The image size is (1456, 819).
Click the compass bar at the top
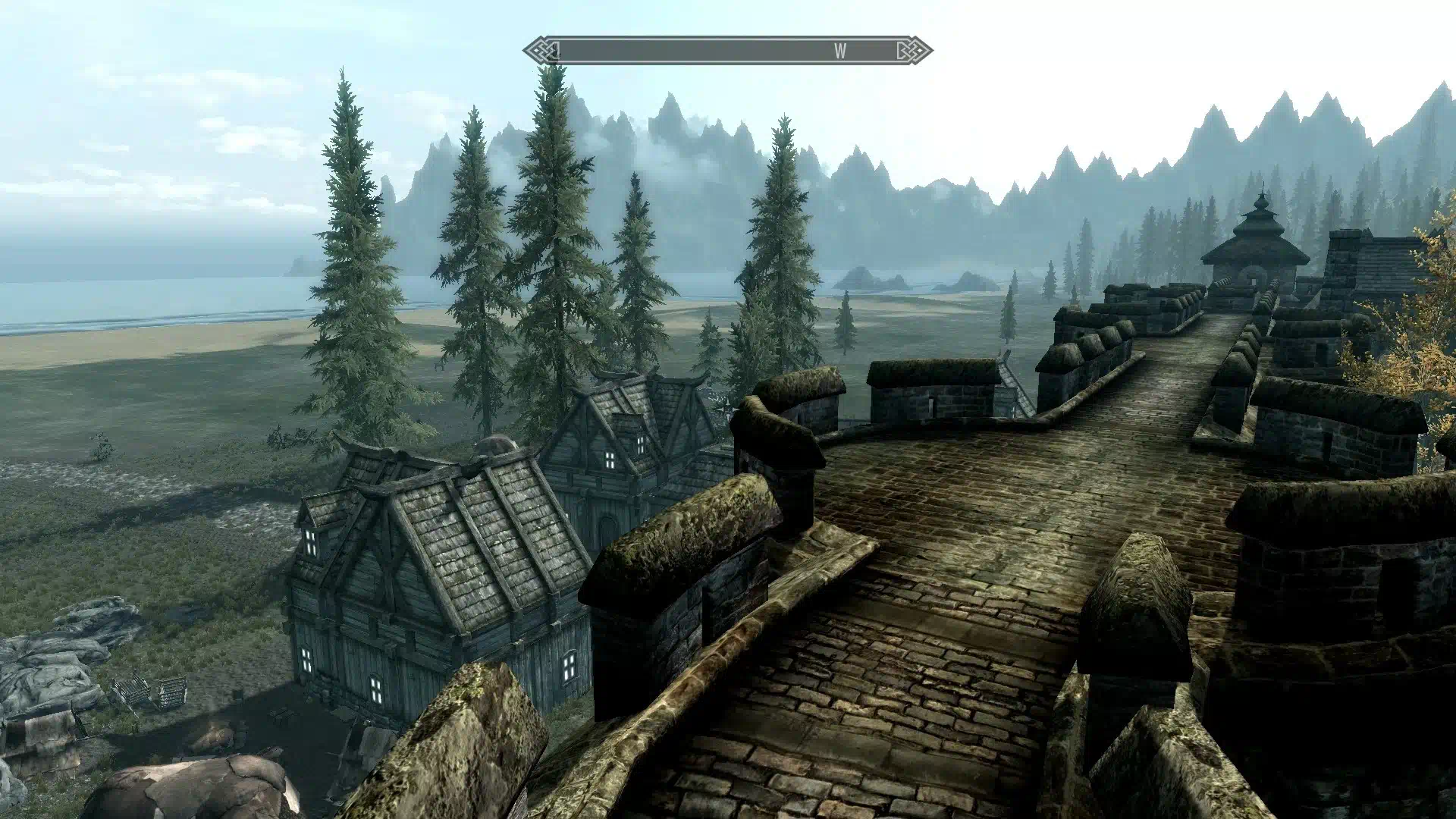[x=726, y=51]
